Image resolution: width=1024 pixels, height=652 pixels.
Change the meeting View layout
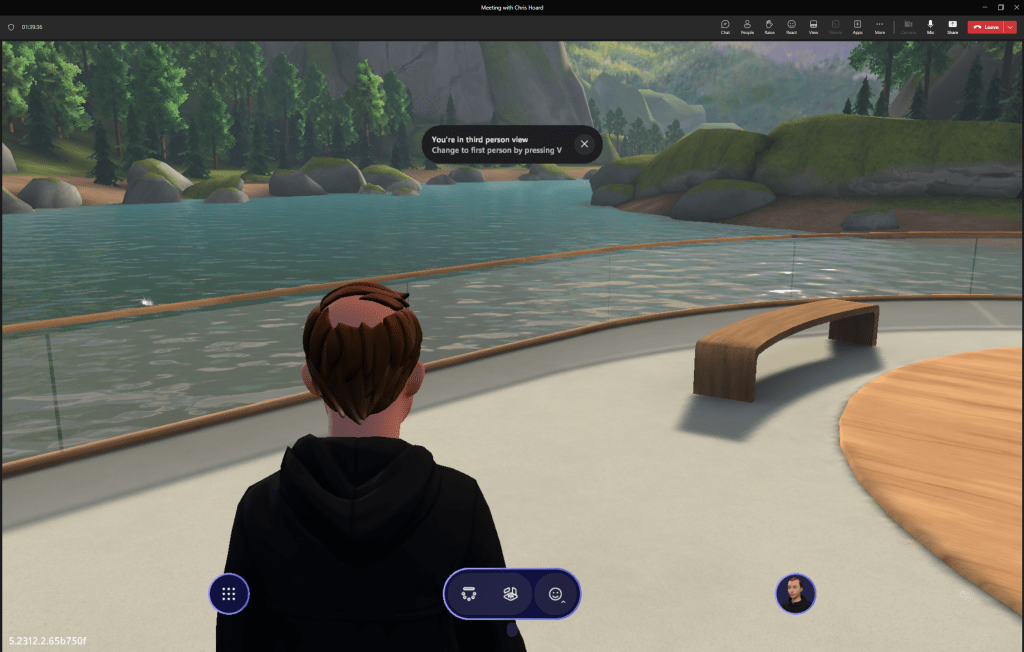pyautogui.click(x=813, y=26)
